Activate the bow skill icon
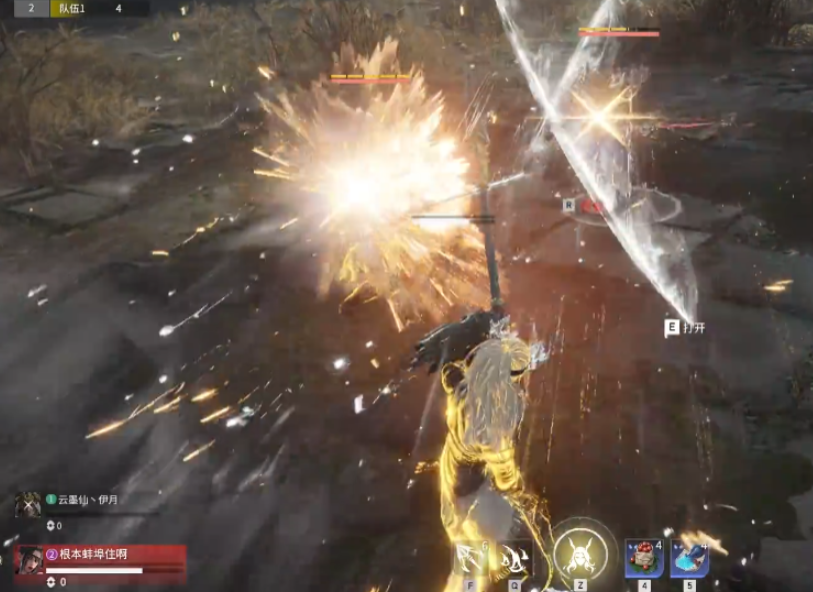 (470, 559)
